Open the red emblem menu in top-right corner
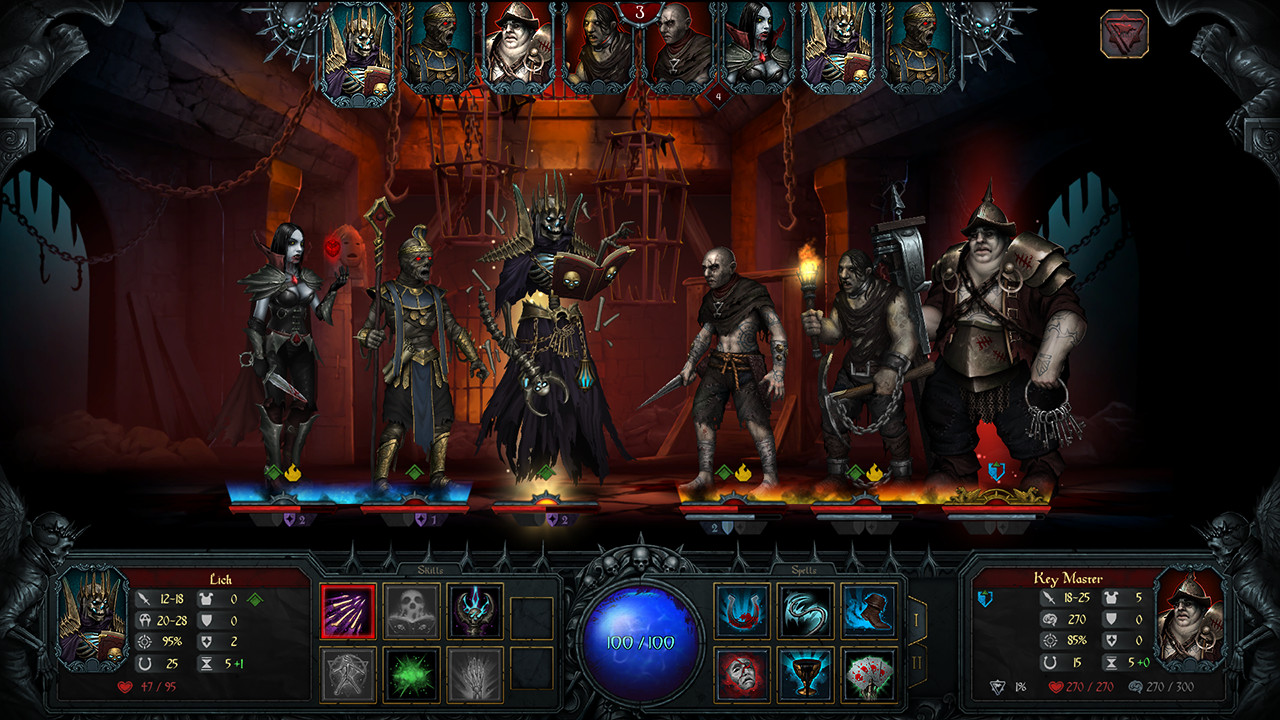This screenshot has width=1280, height=720. (x=1128, y=33)
